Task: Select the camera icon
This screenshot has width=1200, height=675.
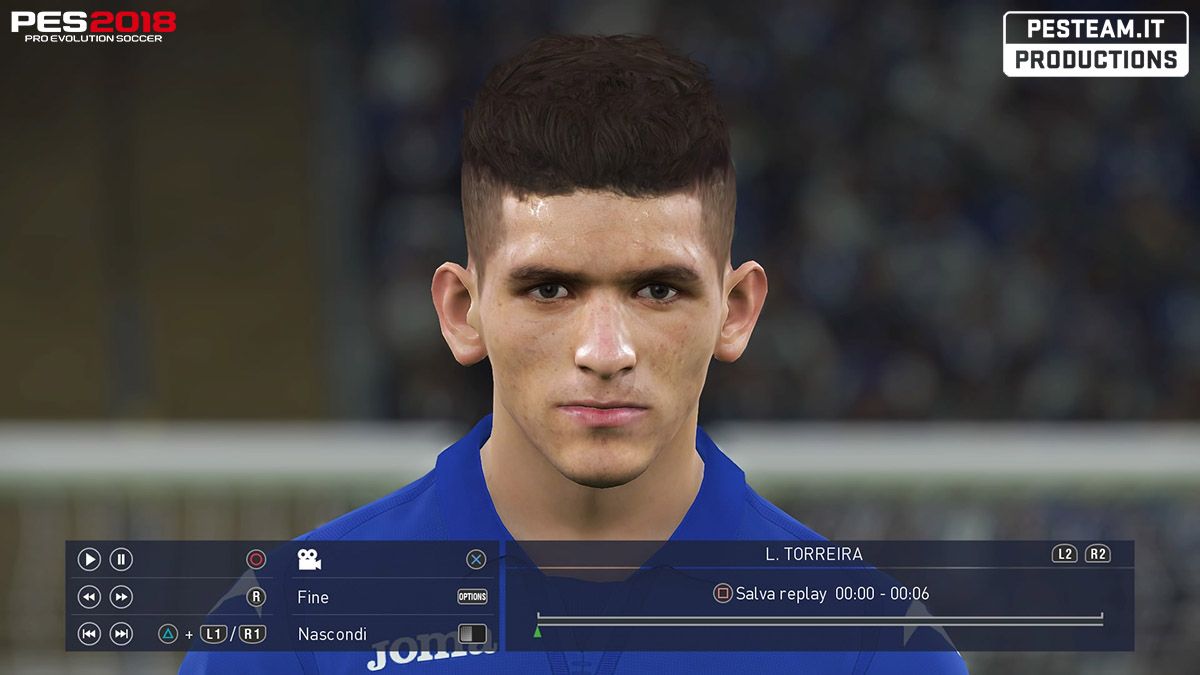Action: [309, 560]
